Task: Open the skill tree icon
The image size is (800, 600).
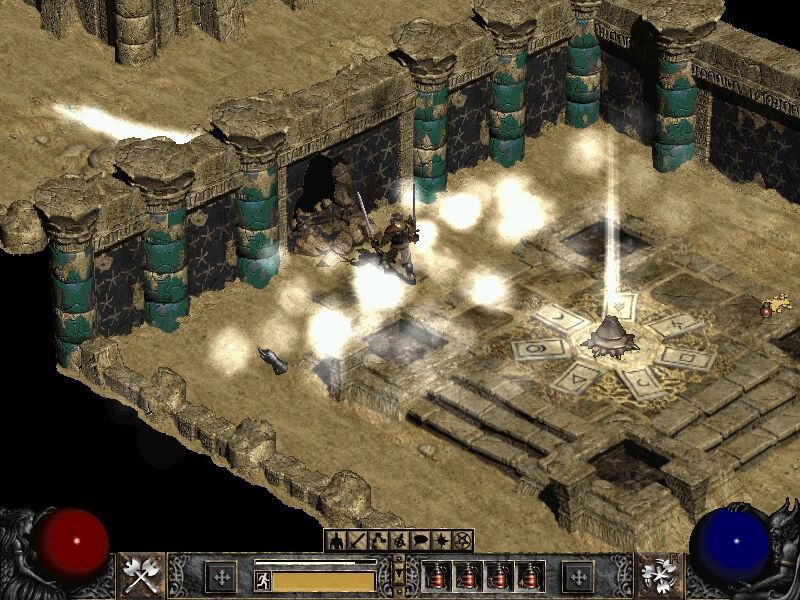Action: (377, 541)
